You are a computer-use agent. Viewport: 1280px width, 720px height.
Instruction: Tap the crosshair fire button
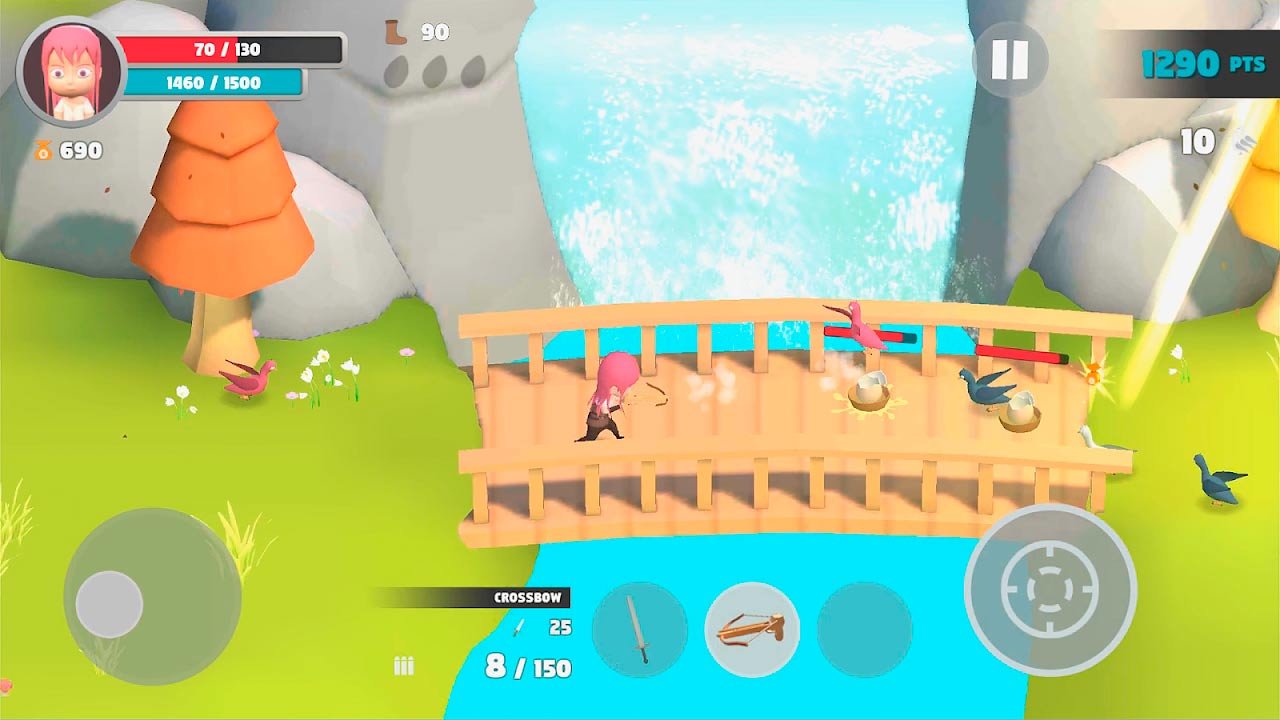pyautogui.click(x=1050, y=589)
